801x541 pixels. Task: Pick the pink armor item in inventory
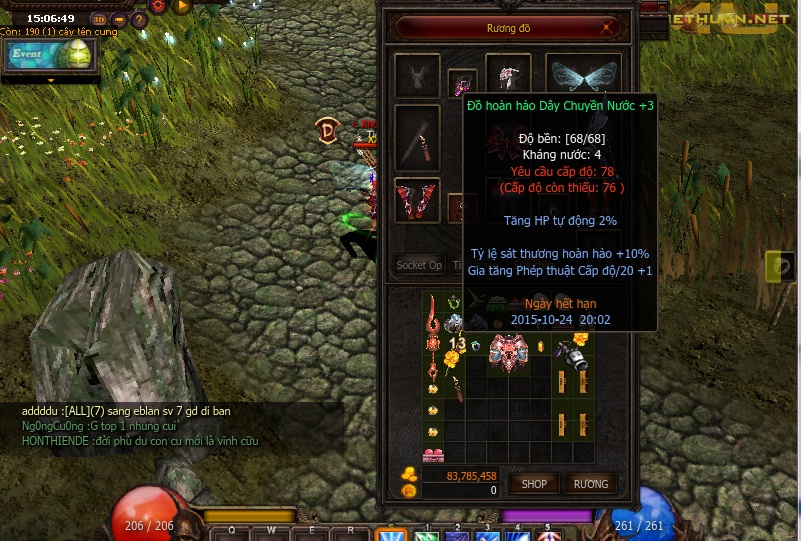pyautogui.click(x=508, y=354)
